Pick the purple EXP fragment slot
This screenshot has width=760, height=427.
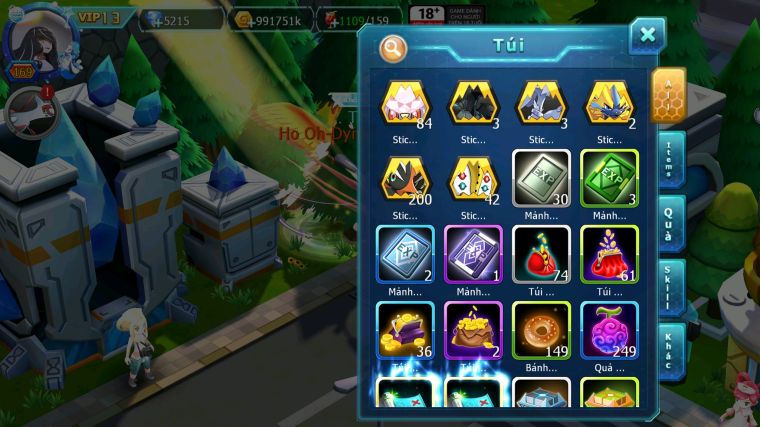pos(473,253)
